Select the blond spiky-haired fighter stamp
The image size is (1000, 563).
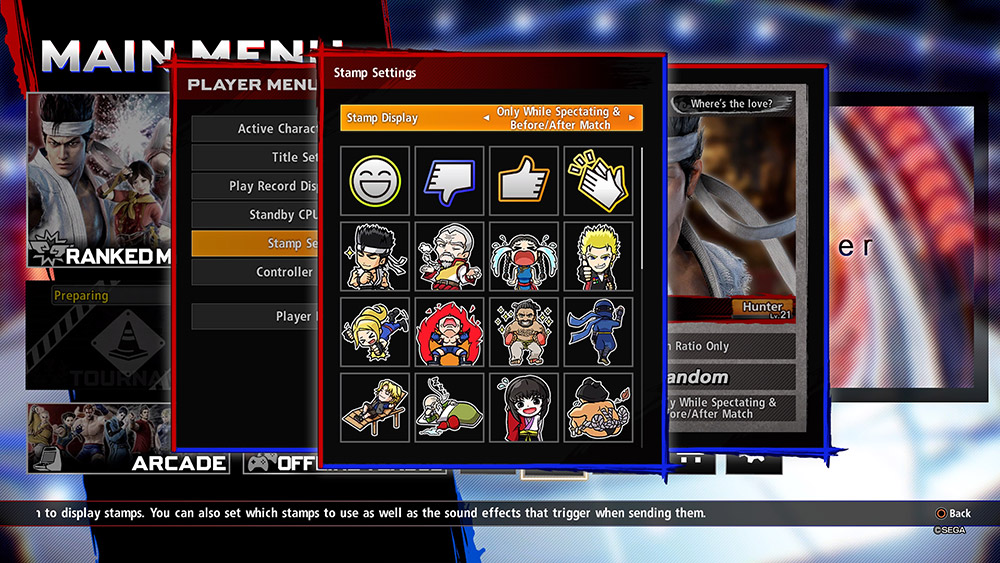(598, 256)
